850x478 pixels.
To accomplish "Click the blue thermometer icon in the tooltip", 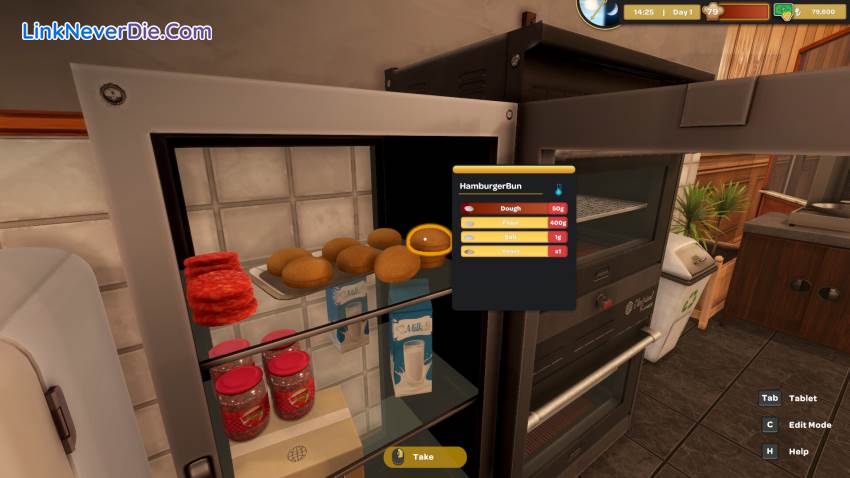I will click(560, 187).
